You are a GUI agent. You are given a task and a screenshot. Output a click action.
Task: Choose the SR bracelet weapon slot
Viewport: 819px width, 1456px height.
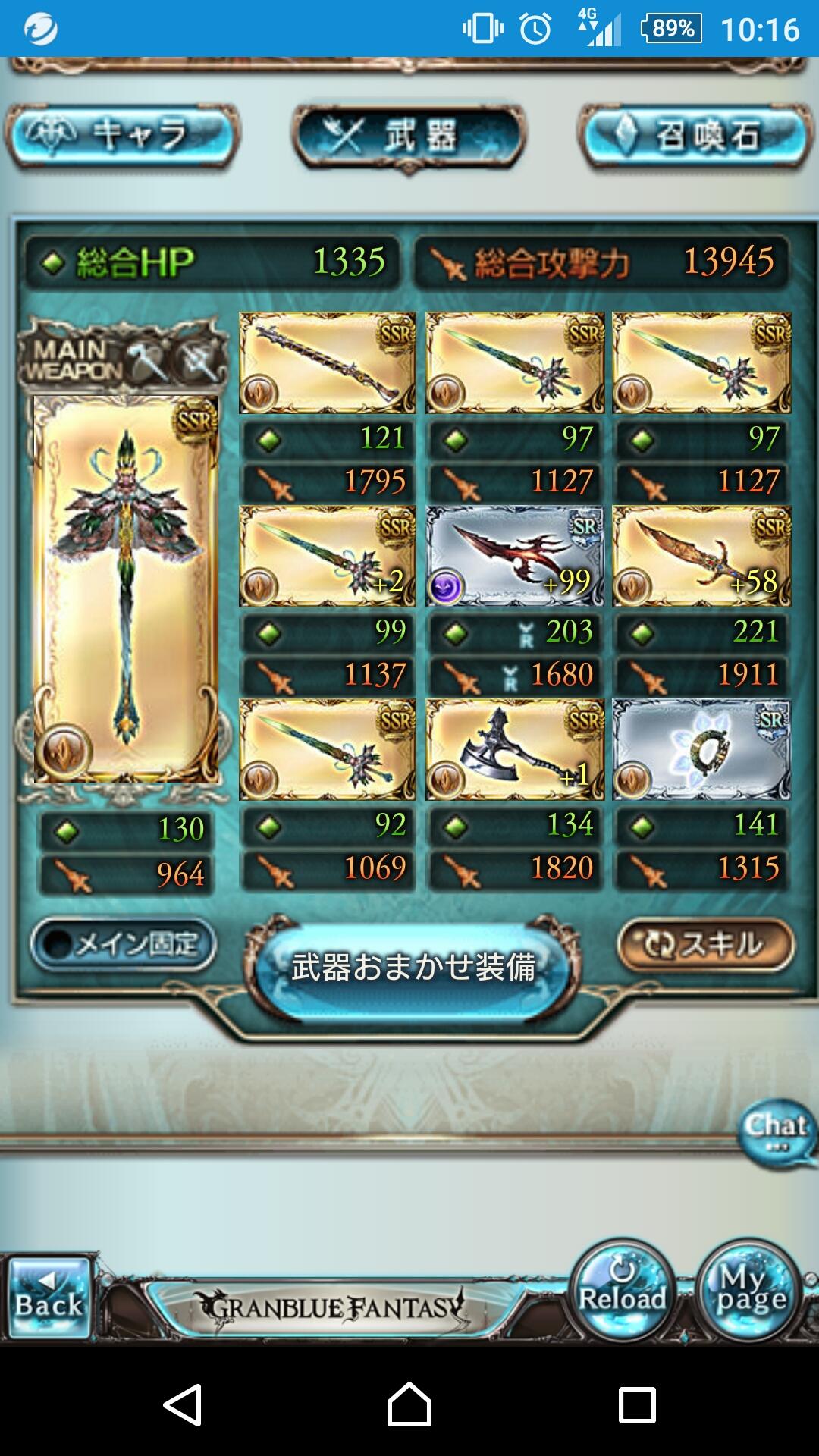pyautogui.click(x=701, y=750)
